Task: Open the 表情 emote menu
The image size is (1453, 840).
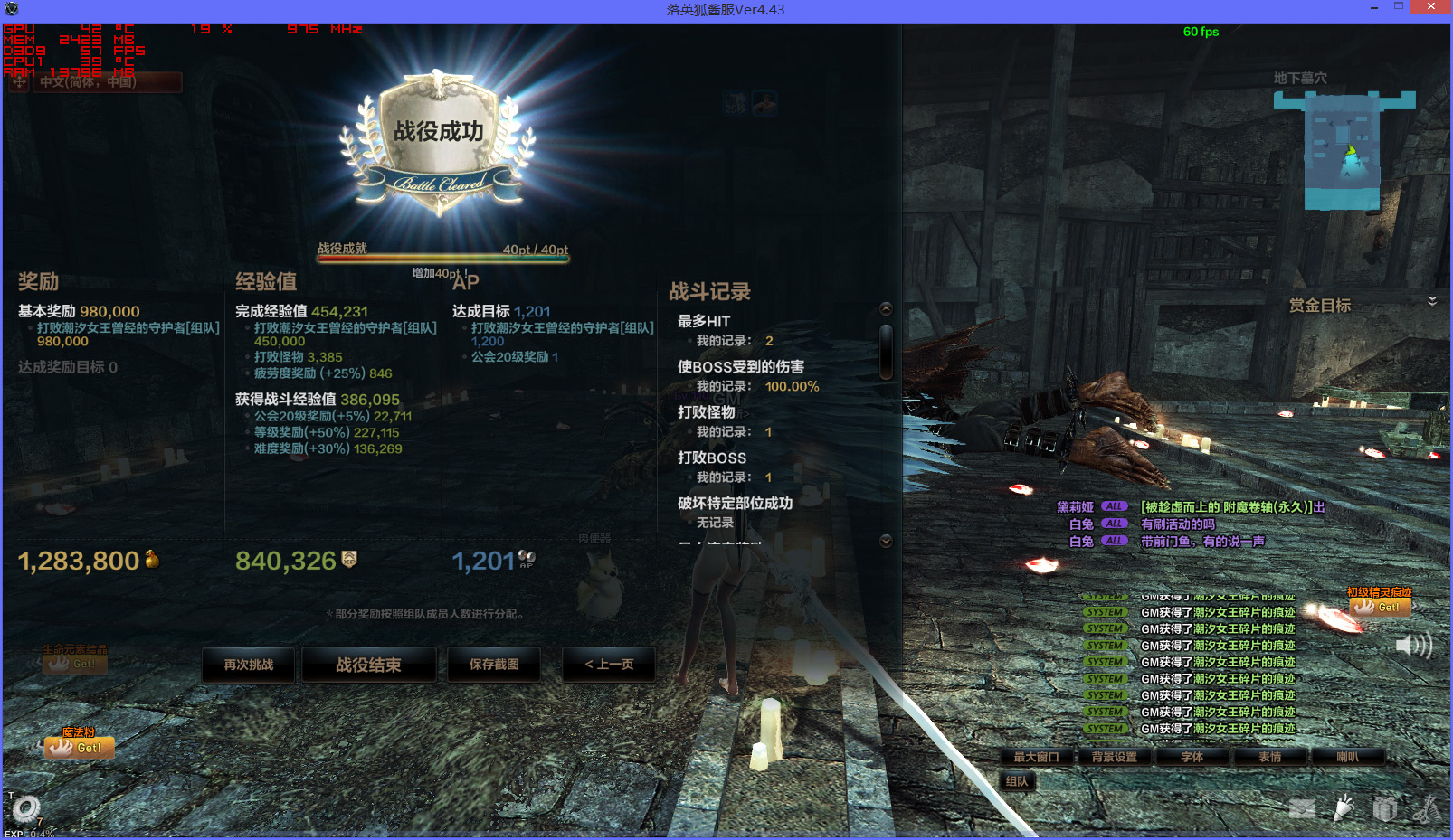Action: (x=1269, y=757)
